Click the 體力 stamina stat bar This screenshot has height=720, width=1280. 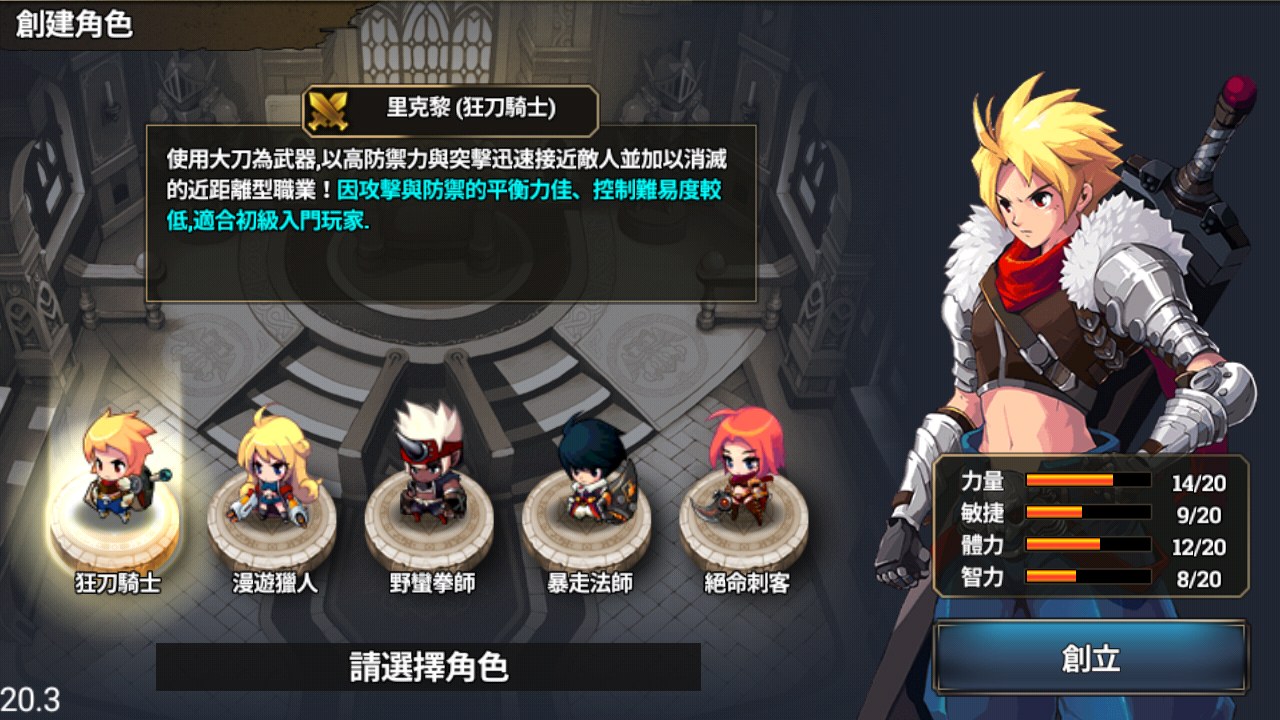1090,544
